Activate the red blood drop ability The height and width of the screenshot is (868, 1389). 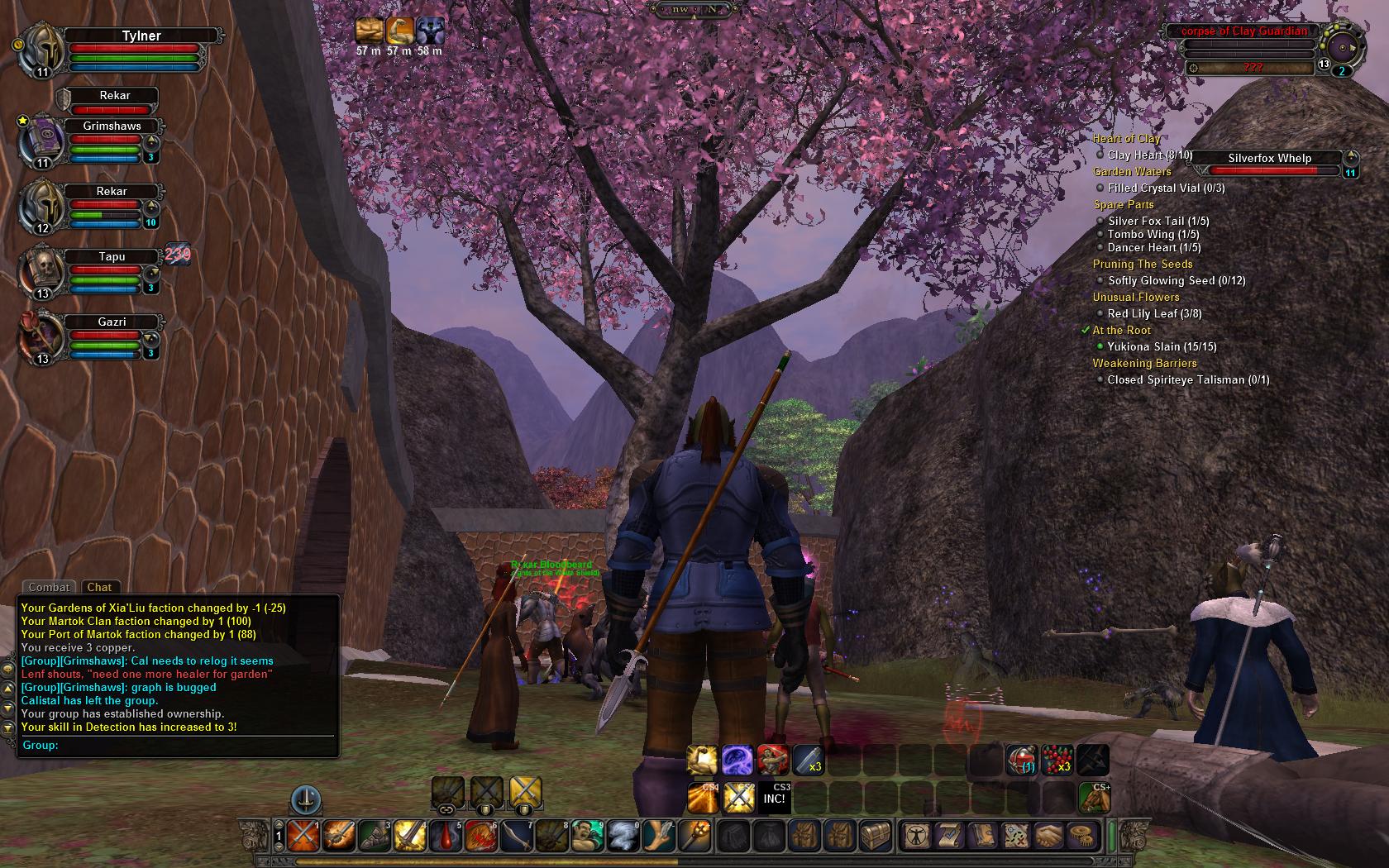coord(447,837)
